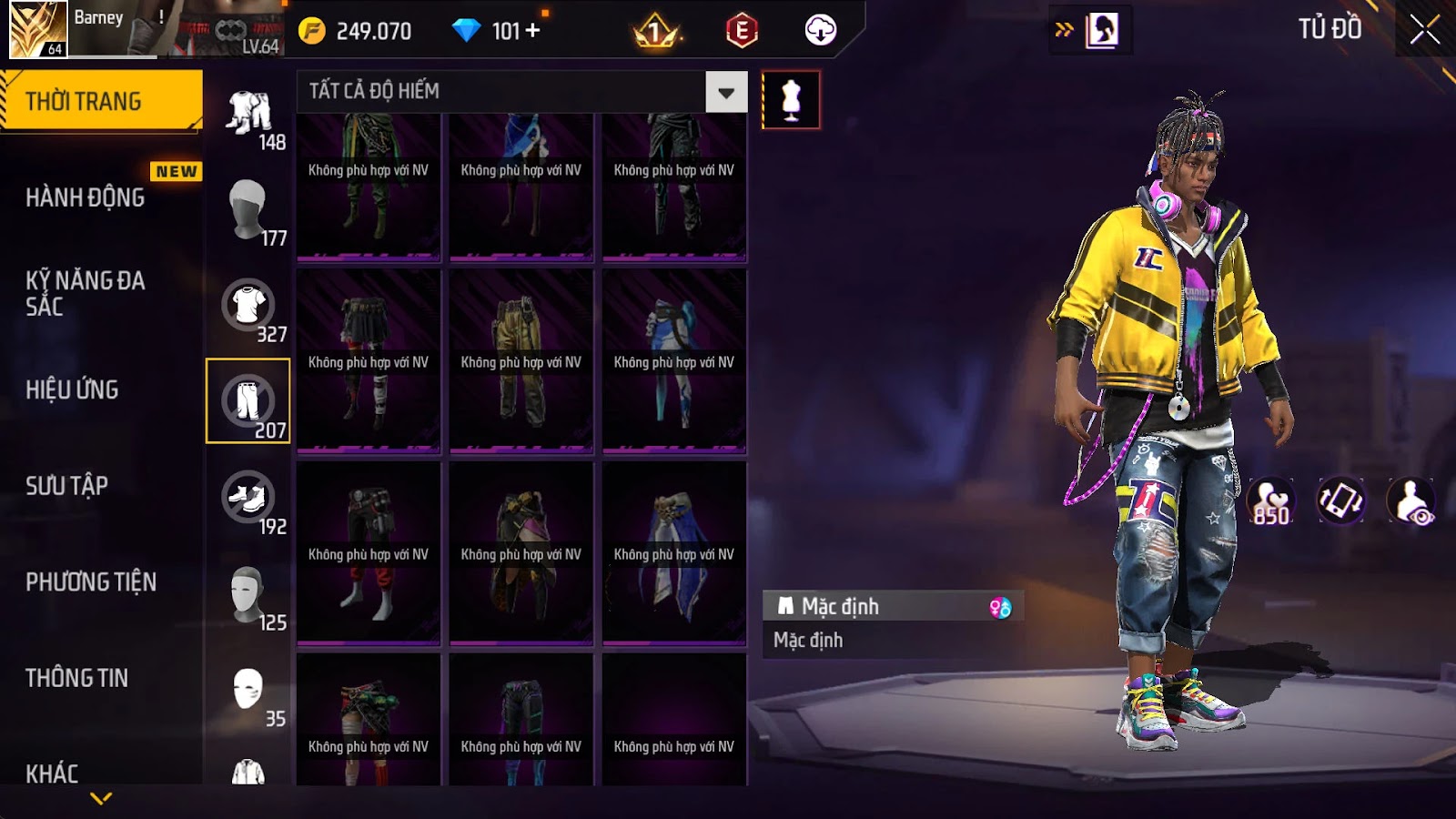
Task: Select the pants category (207)
Action: coord(248,401)
